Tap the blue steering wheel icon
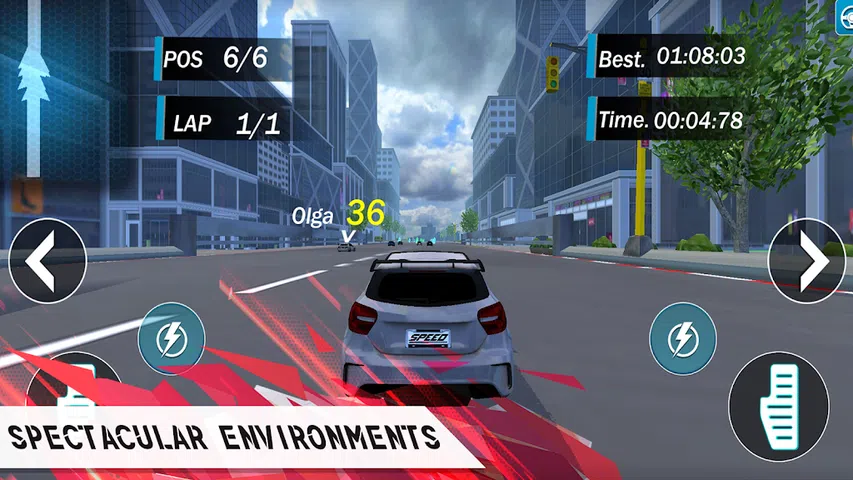The width and height of the screenshot is (853, 480). click(844, 14)
